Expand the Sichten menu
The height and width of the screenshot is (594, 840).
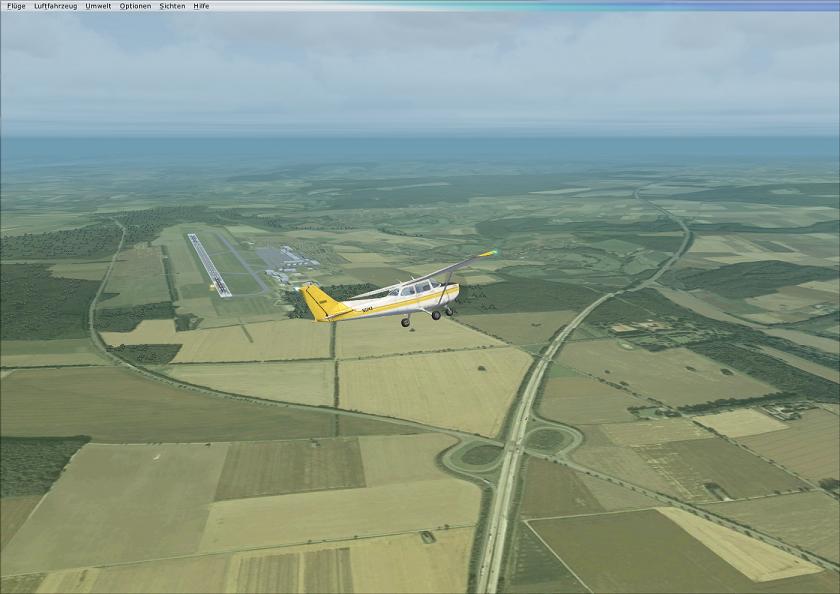tap(172, 6)
